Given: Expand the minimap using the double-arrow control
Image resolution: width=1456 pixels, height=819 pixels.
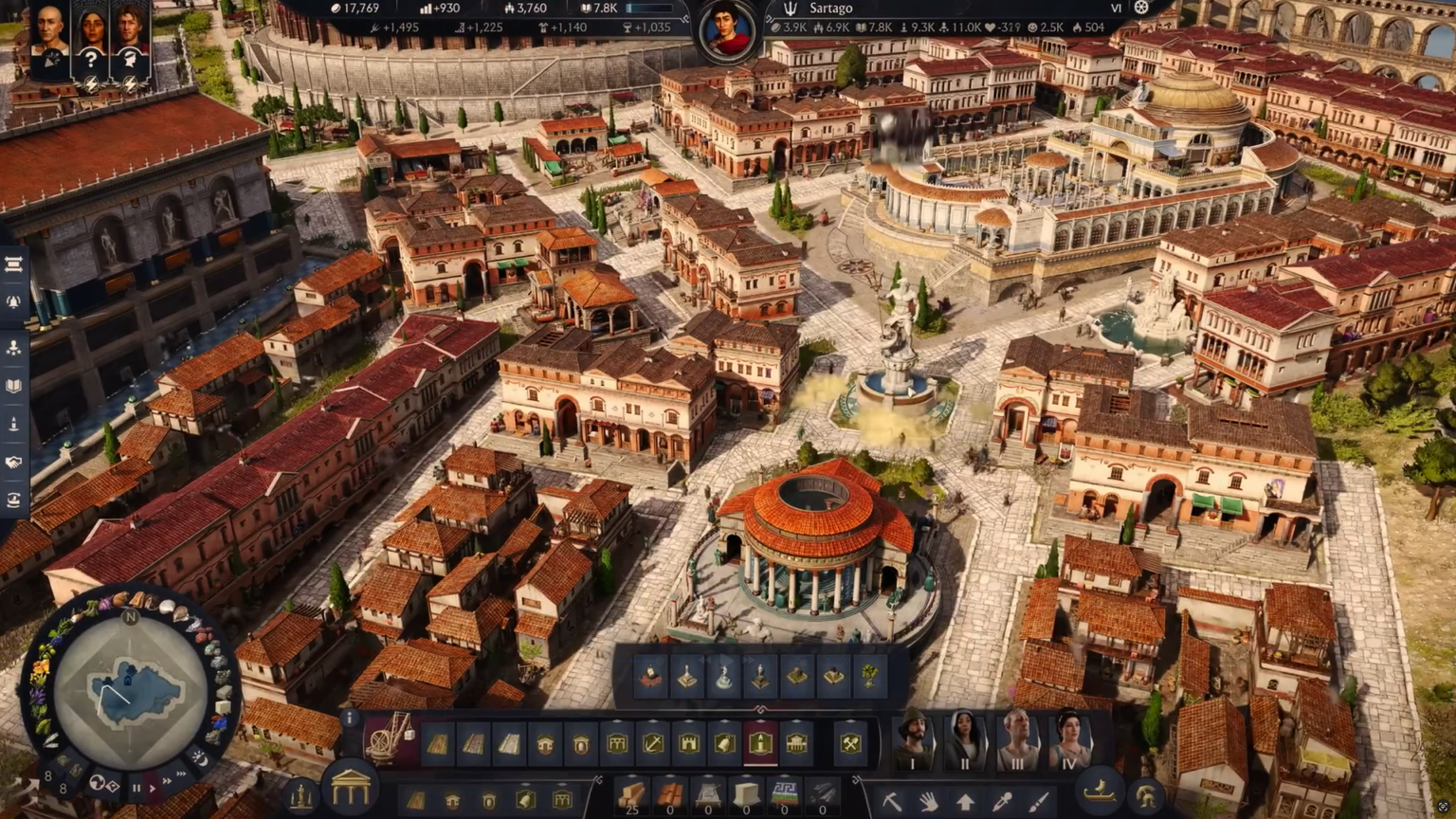Looking at the screenshot, I should (182, 774).
